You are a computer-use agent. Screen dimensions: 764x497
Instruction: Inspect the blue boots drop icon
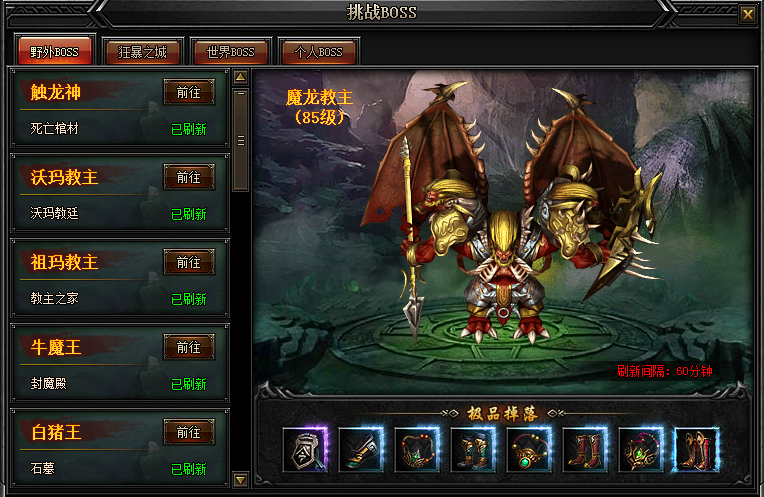pos(473,449)
